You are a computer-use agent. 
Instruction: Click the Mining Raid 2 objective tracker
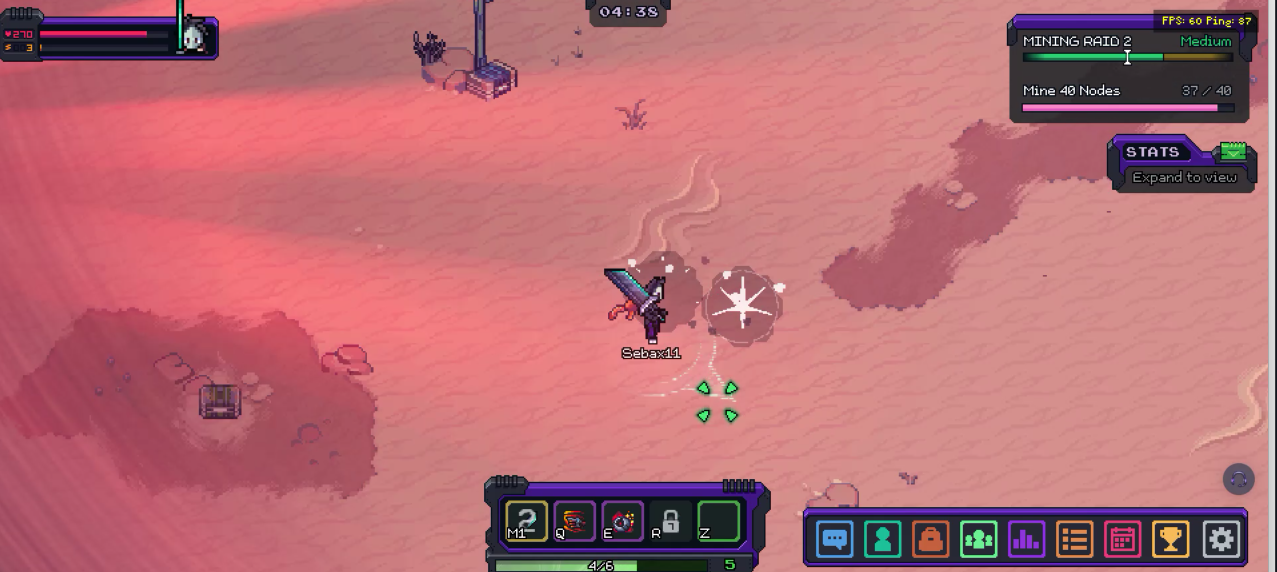pos(1127,70)
